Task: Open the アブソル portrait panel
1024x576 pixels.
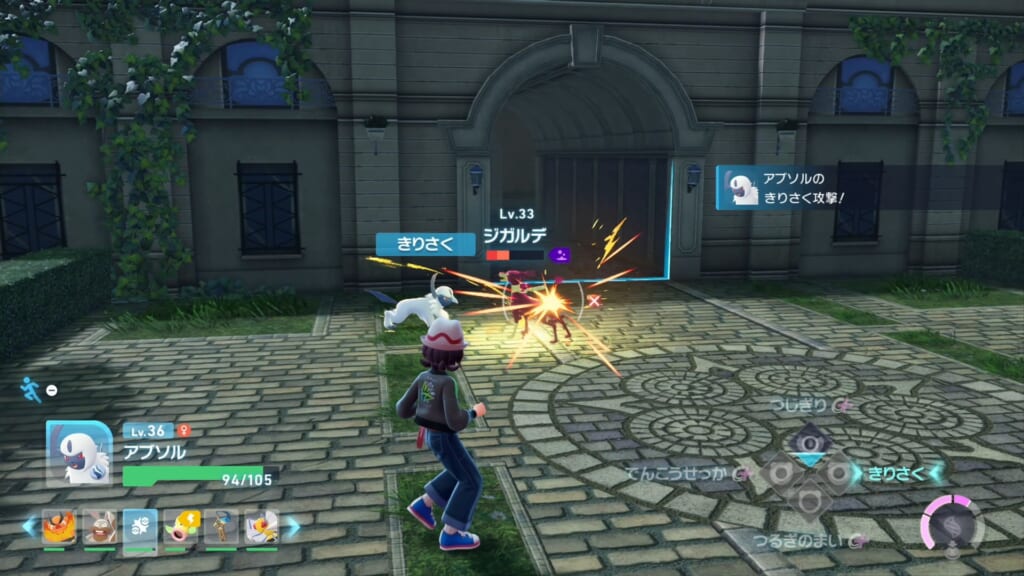Action: (x=79, y=453)
